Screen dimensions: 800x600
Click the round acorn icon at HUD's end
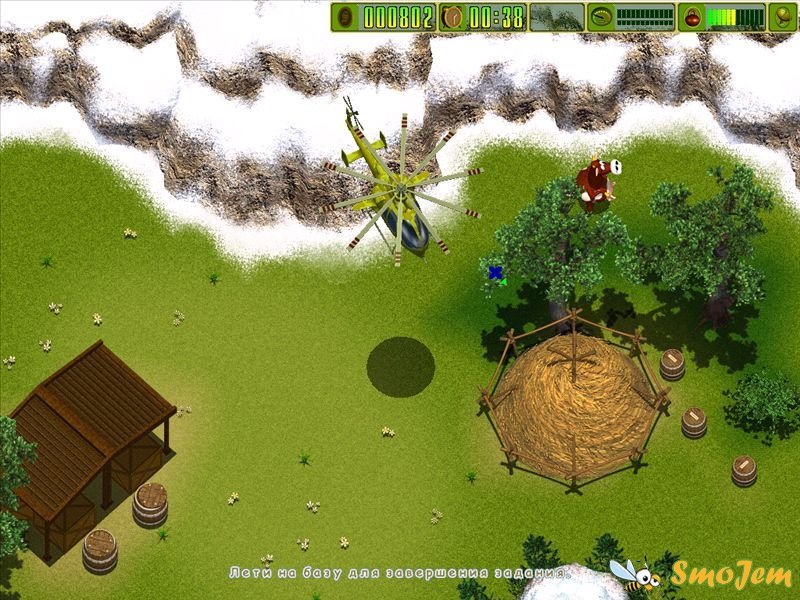(x=783, y=16)
